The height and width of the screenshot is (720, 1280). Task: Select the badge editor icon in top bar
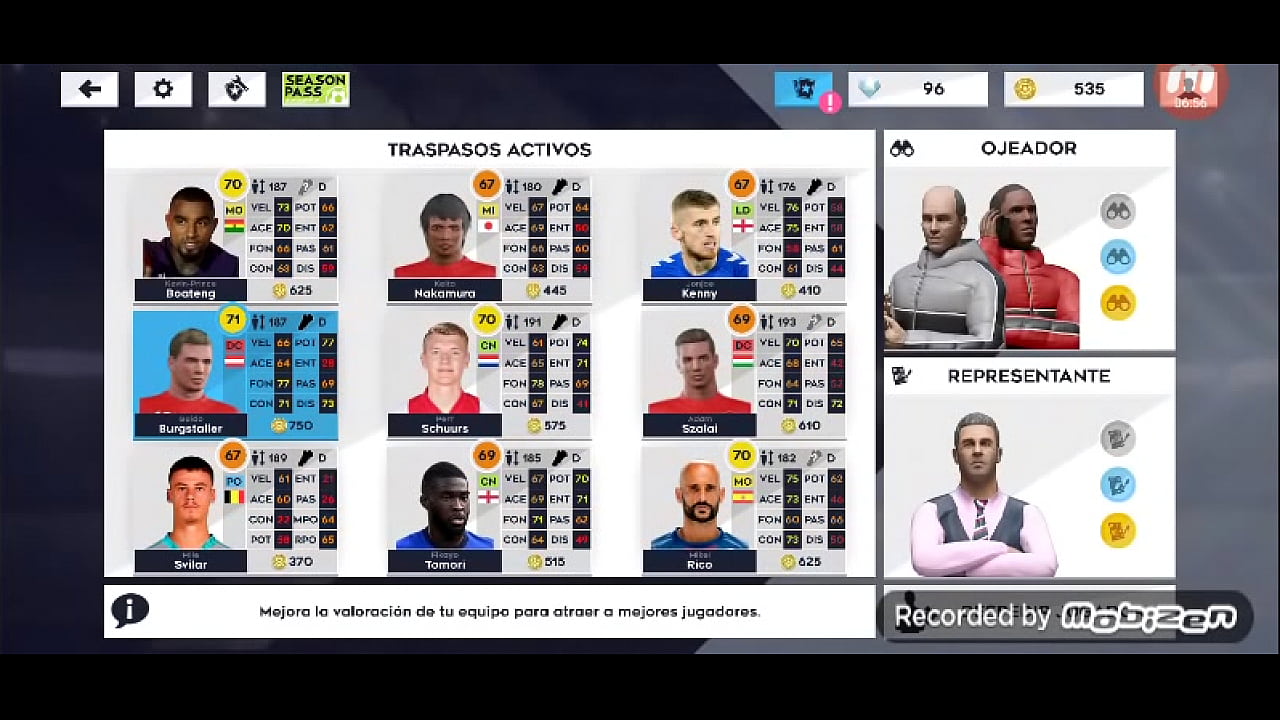236,89
